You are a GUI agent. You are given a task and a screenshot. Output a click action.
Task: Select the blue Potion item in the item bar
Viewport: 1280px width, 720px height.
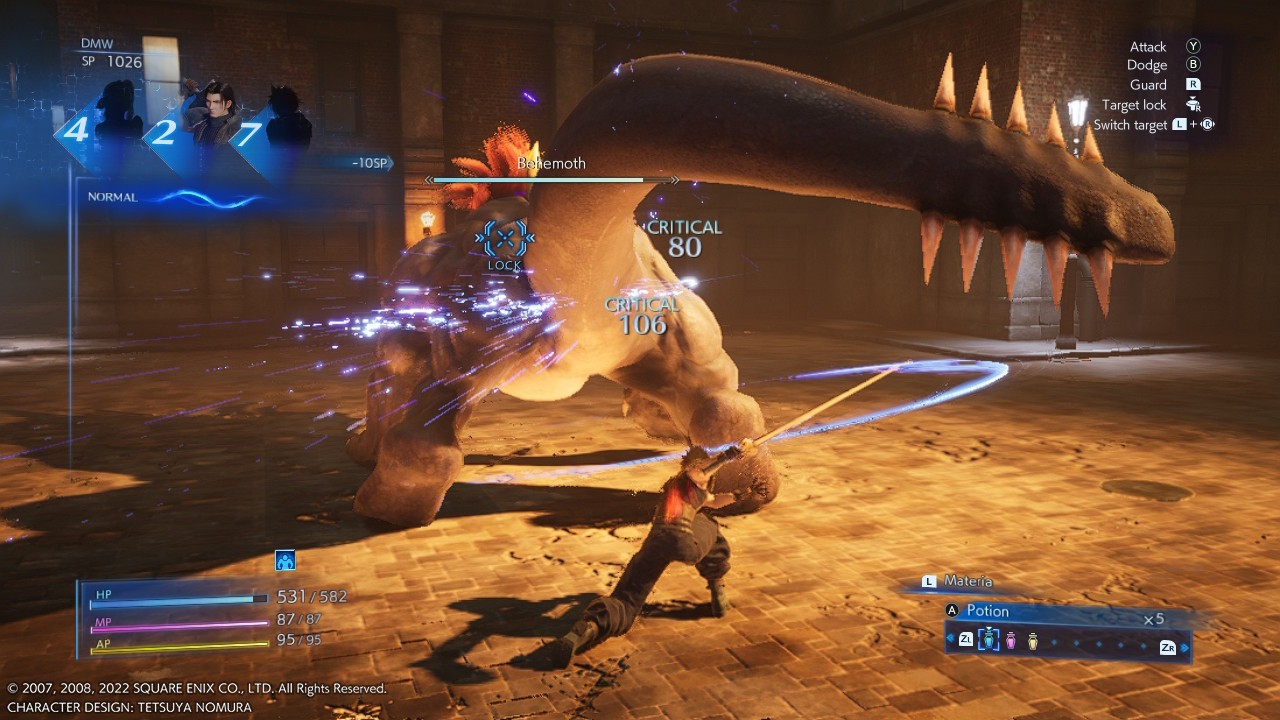coord(989,640)
